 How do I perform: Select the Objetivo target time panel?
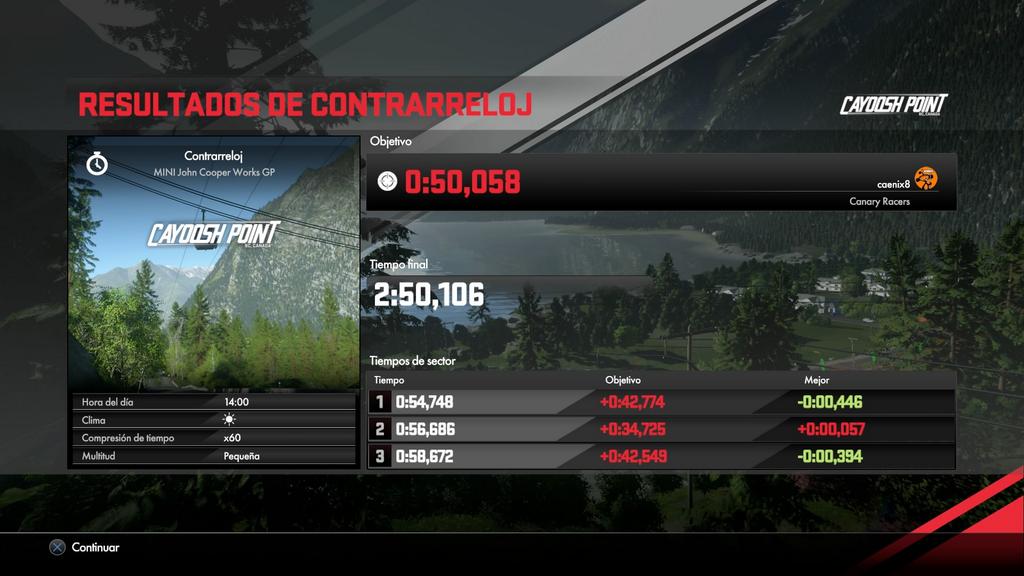click(x=661, y=182)
